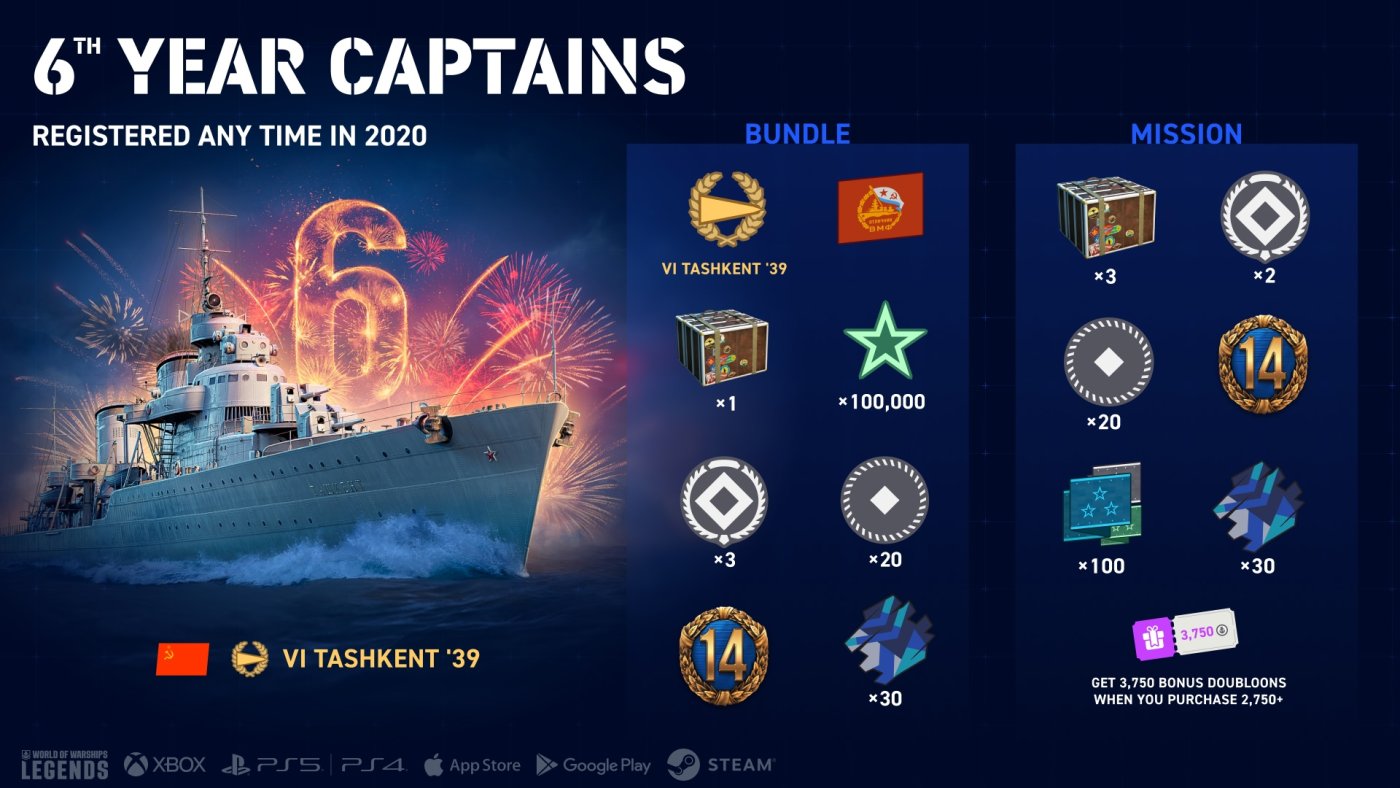Click the PS5 platform logo
Image resolution: width=1400 pixels, height=788 pixels.
click(x=271, y=765)
